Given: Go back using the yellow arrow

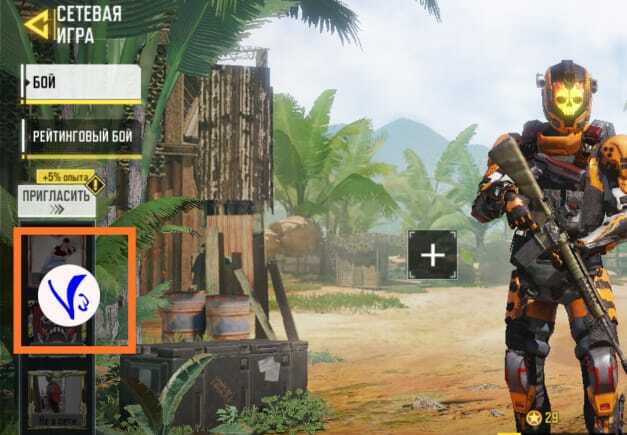Looking at the screenshot, I should click(40, 23).
